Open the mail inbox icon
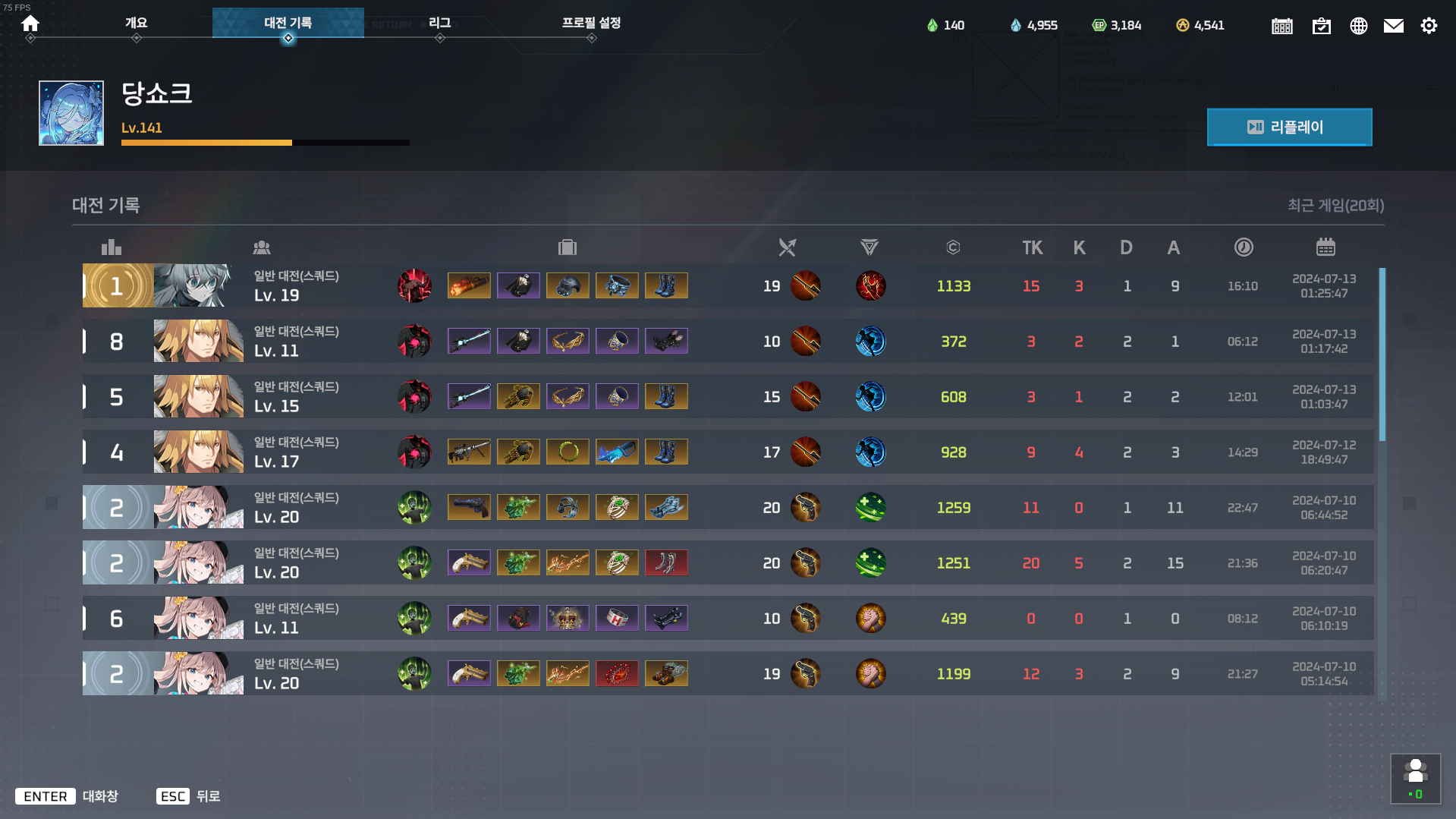 (1394, 25)
